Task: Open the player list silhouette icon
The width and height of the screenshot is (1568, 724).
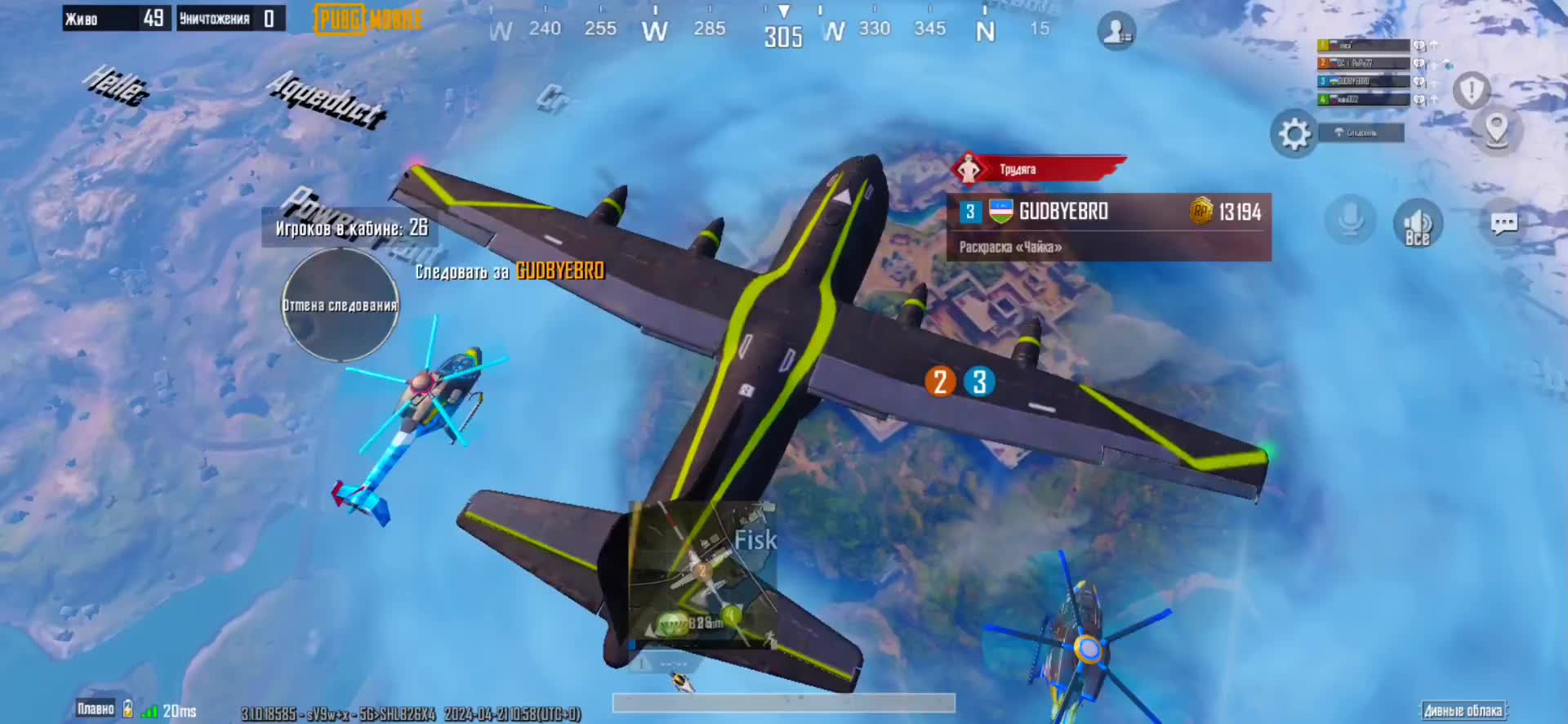Action: click(1116, 32)
